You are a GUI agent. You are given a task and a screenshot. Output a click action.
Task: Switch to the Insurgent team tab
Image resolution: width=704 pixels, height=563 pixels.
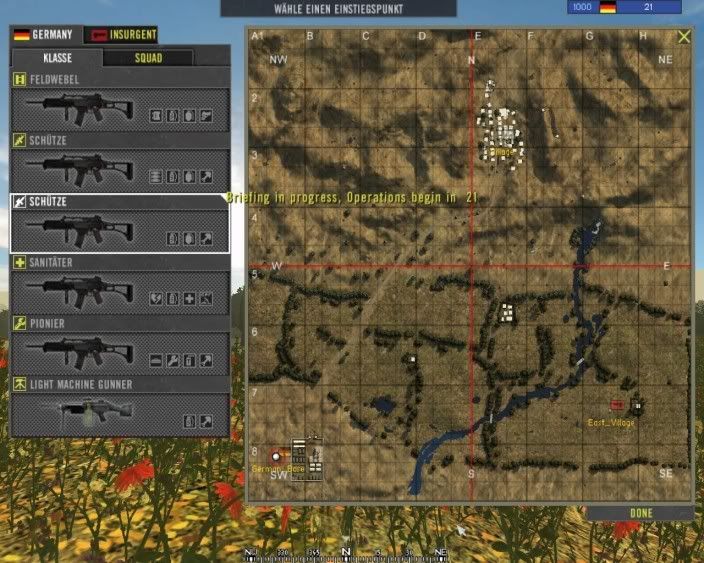coord(120,34)
